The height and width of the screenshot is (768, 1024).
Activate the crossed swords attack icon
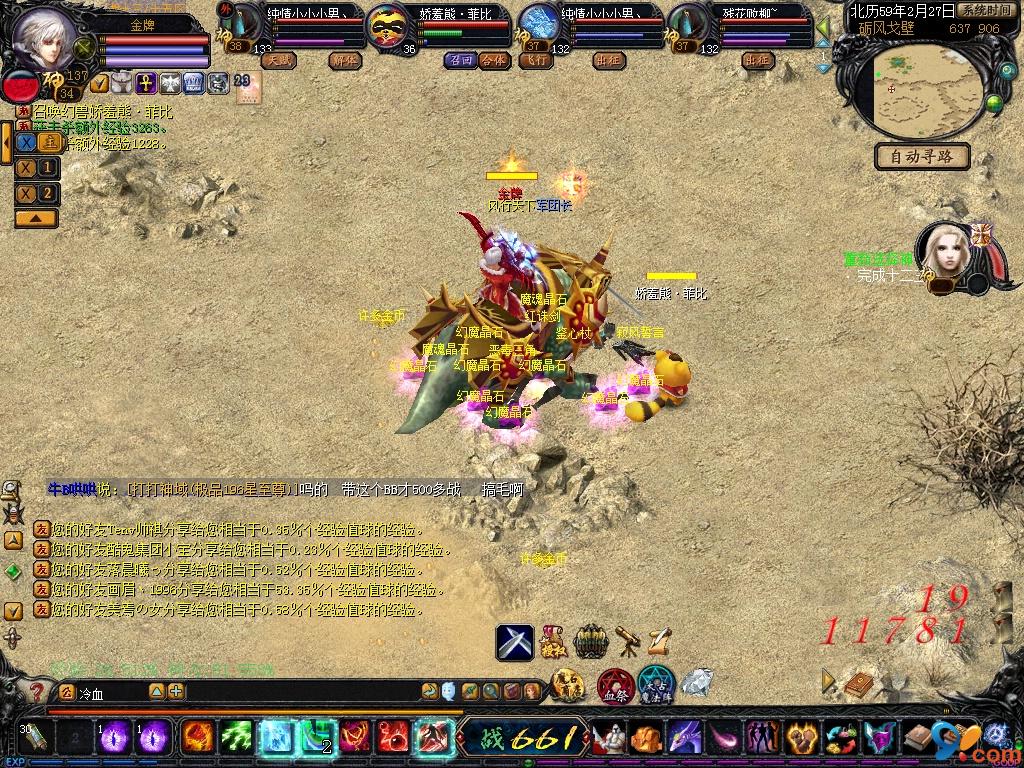(x=515, y=641)
